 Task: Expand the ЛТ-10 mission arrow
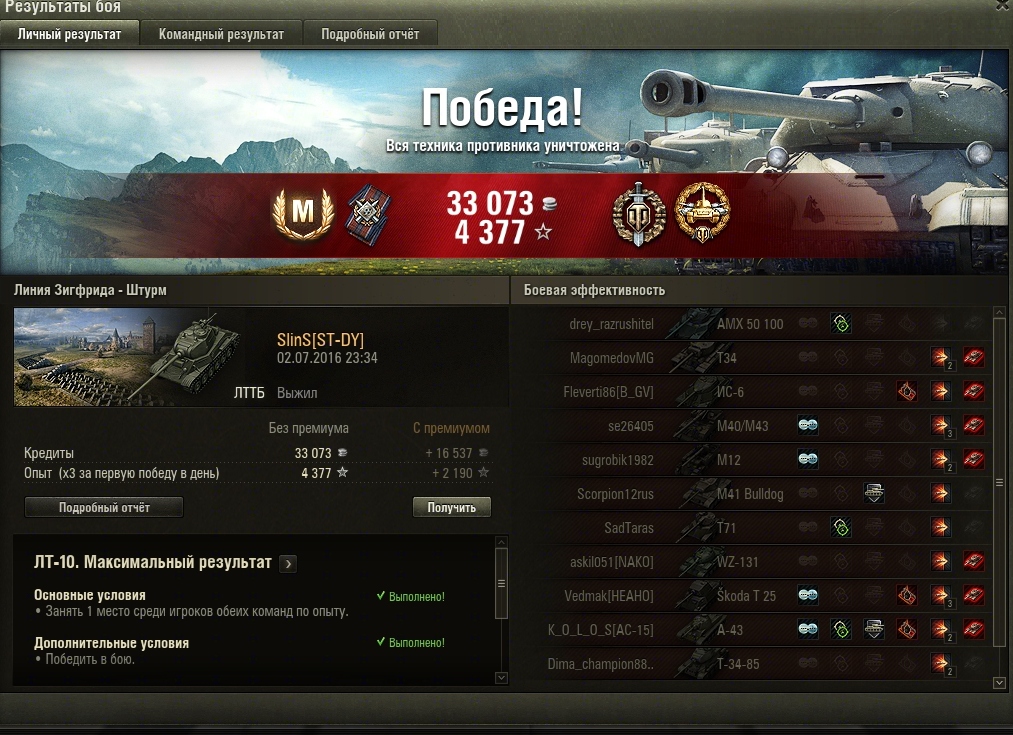click(x=288, y=564)
